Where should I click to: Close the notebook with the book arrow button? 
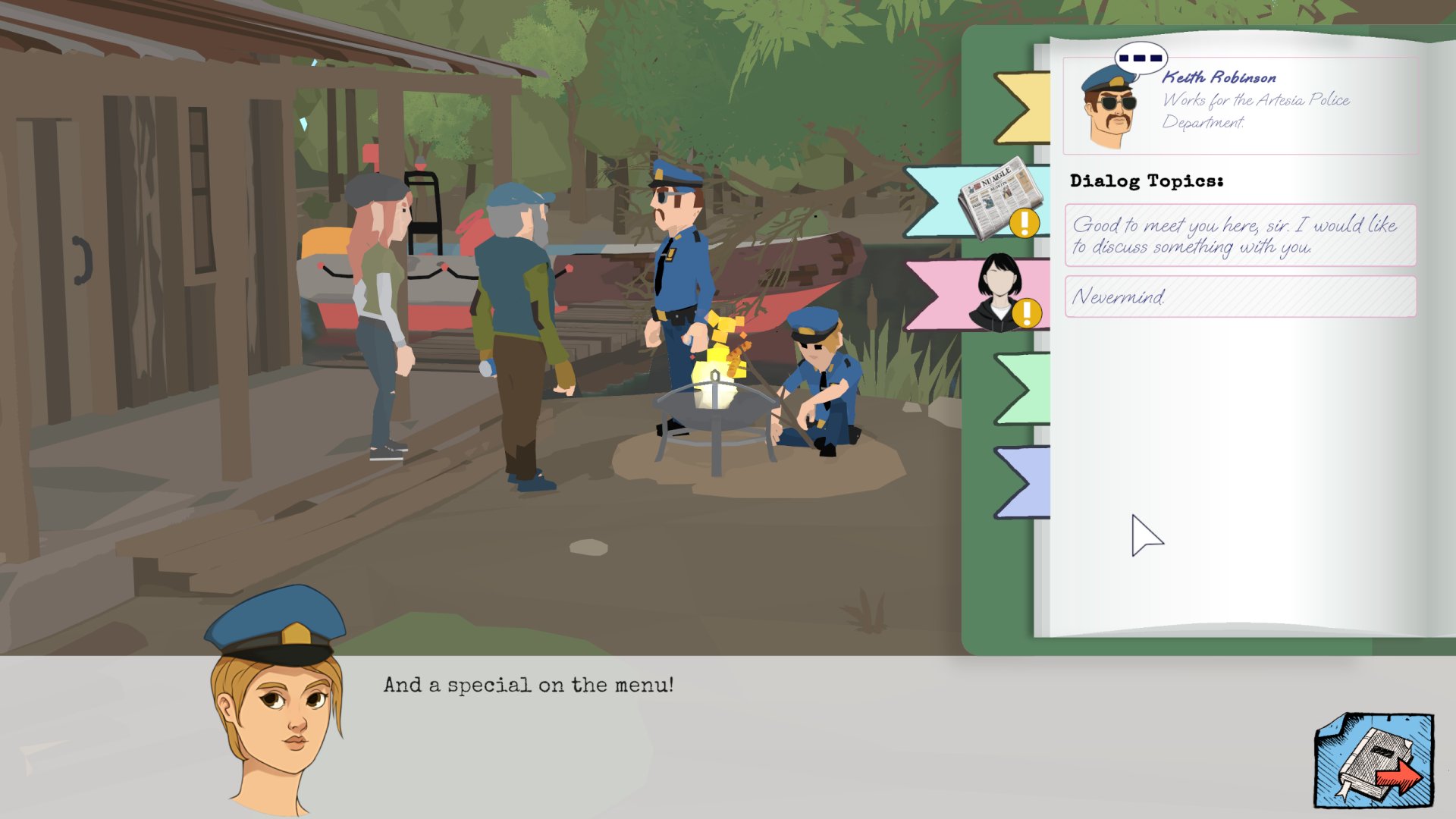tap(1373, 761)
